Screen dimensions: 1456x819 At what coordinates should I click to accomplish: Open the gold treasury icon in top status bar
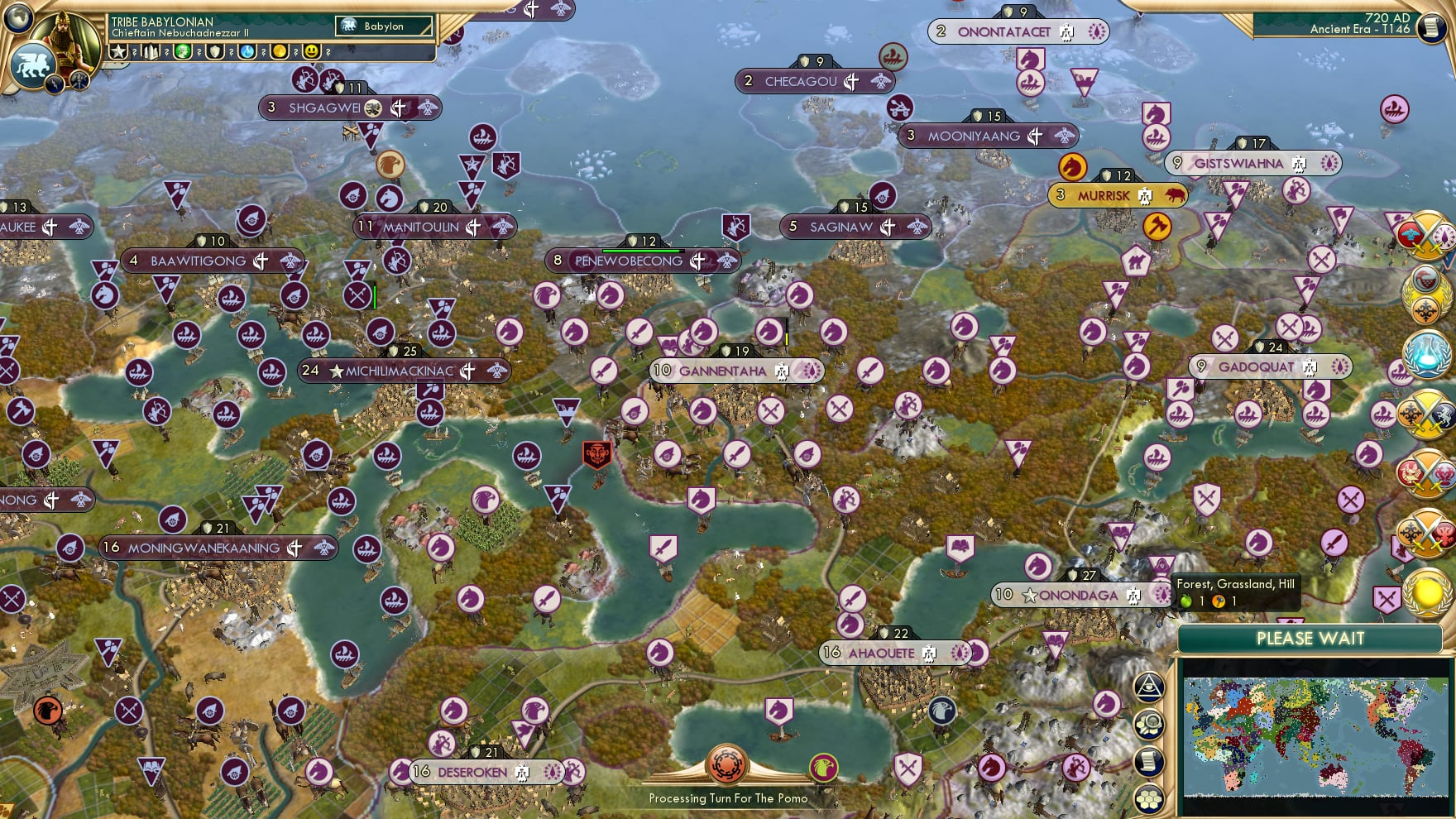click(x=278, y=51)
